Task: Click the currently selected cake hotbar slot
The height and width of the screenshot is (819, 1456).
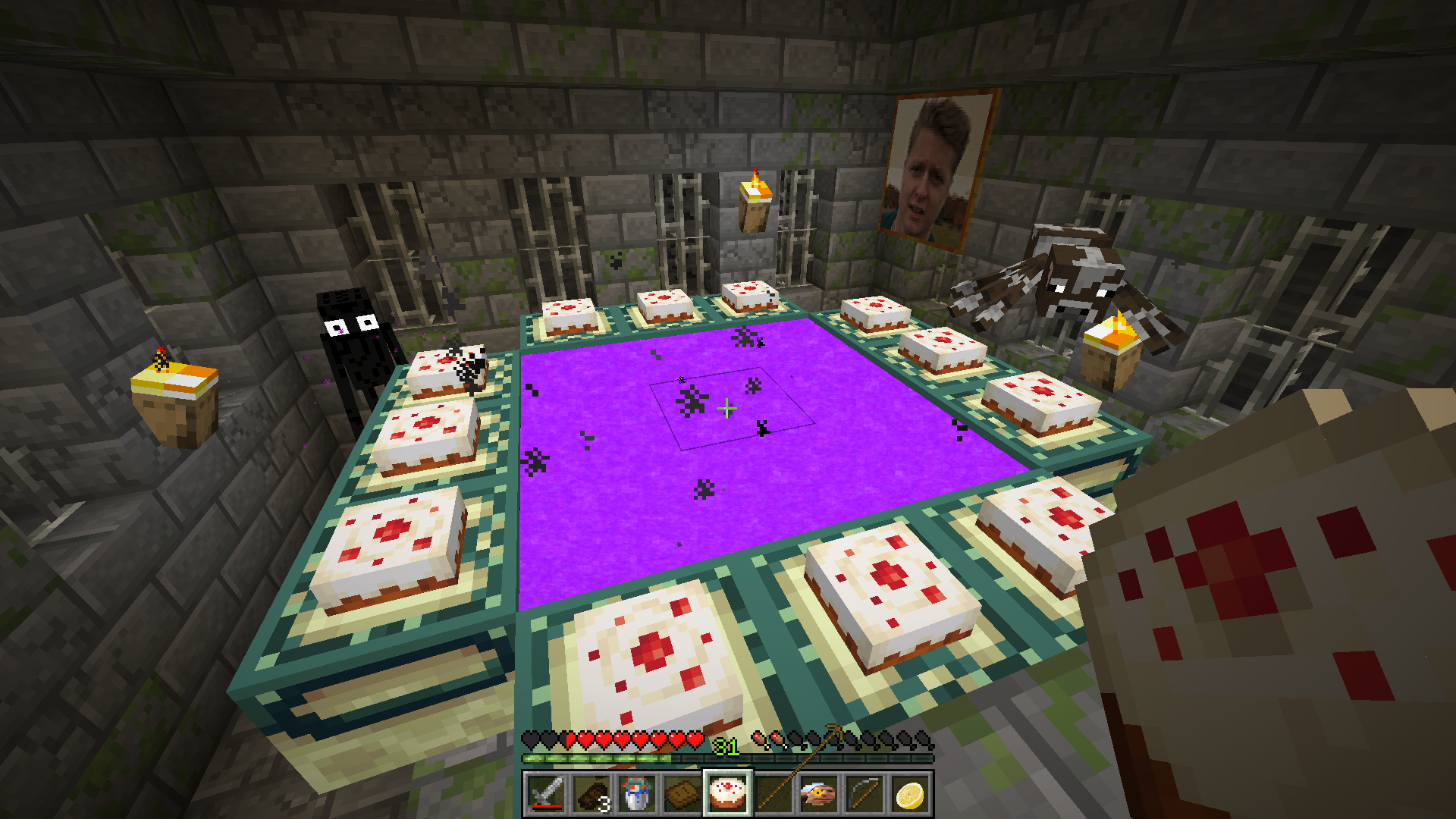Action: tap(726, 792)
